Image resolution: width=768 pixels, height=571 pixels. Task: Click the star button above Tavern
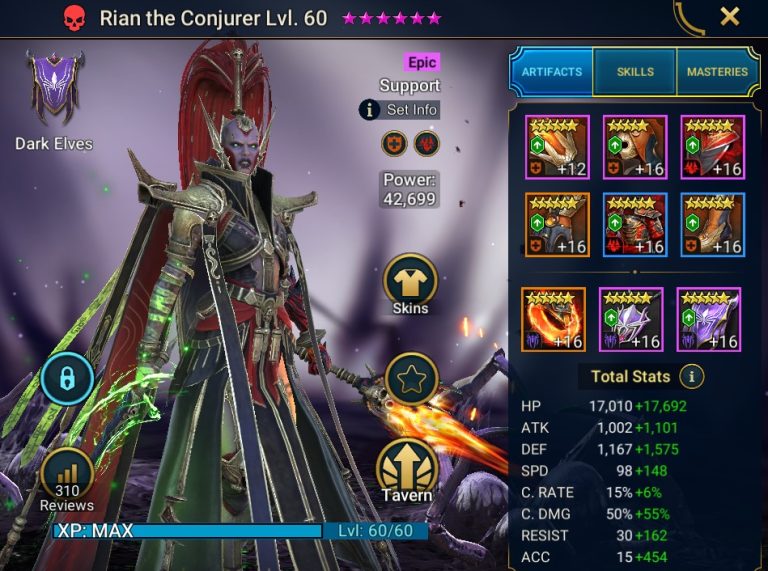coord(411,379)
